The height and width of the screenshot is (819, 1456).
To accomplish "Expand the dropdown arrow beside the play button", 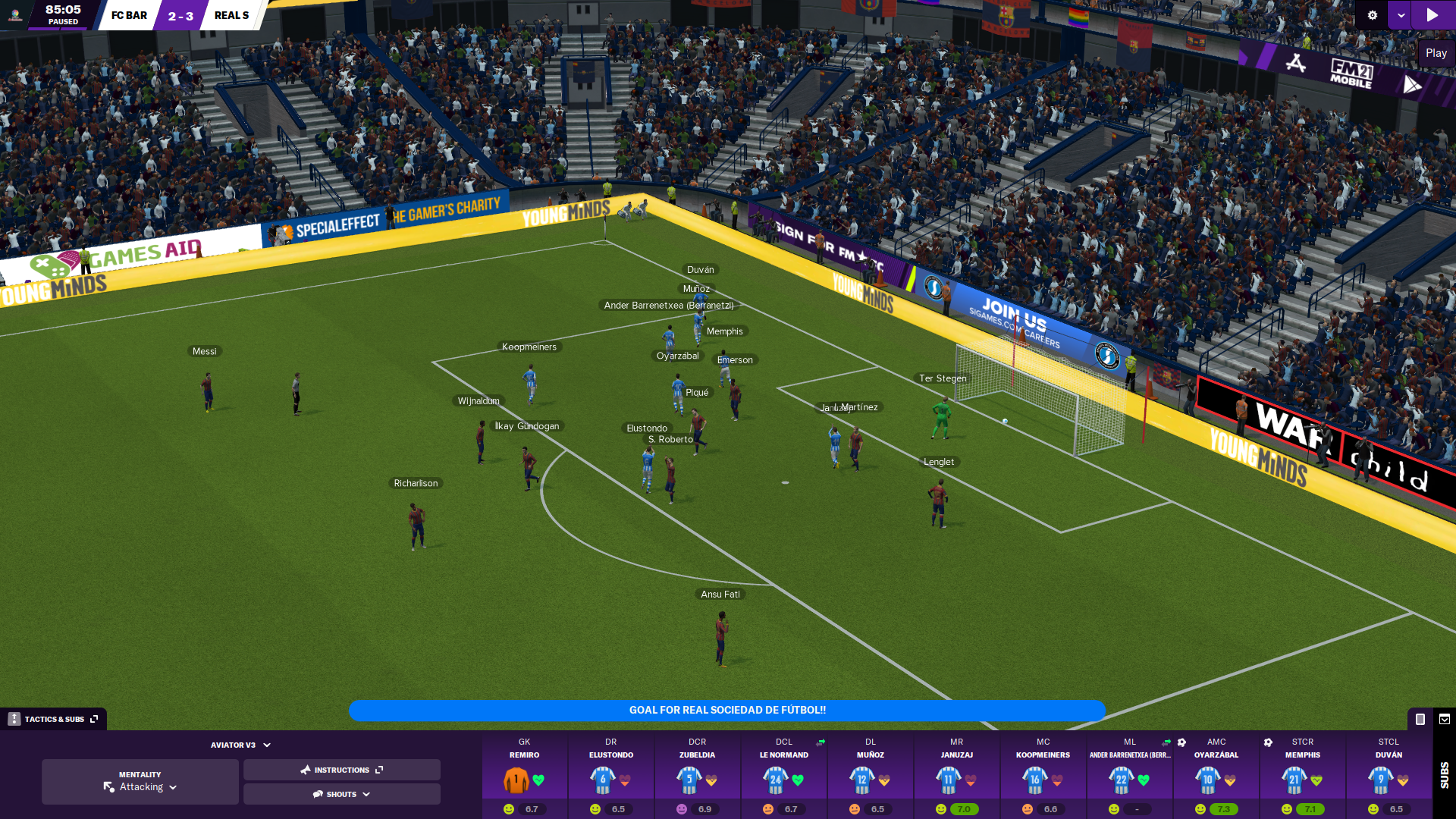I will (x=1401, y=15).
